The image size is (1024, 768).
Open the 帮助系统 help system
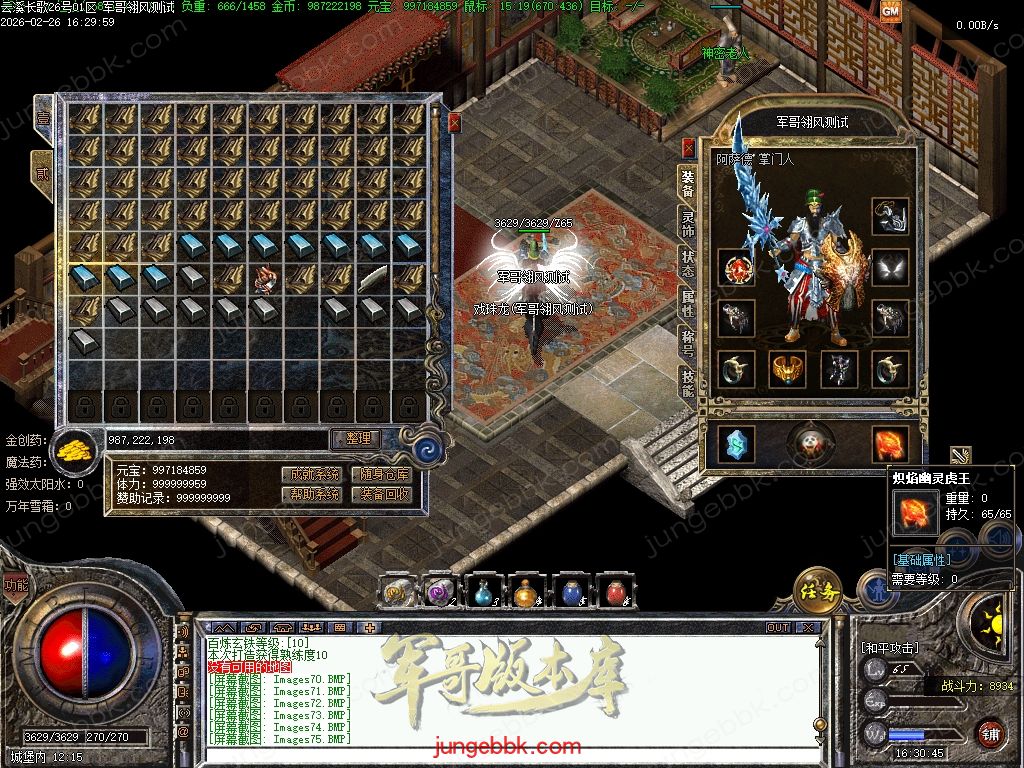(311, 494)
